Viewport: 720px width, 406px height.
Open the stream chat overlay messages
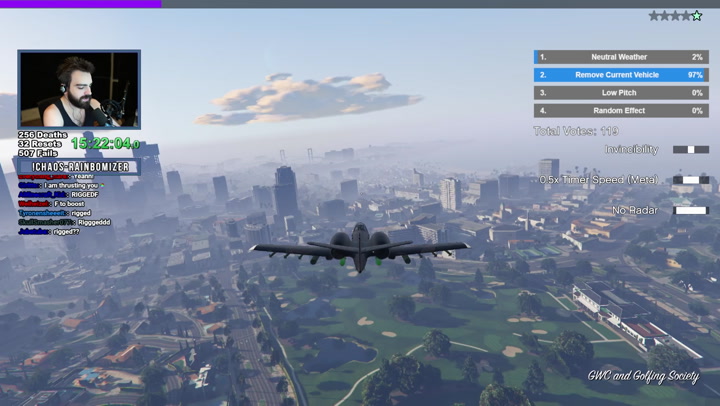pyautogui.click(x=66, y=203)
